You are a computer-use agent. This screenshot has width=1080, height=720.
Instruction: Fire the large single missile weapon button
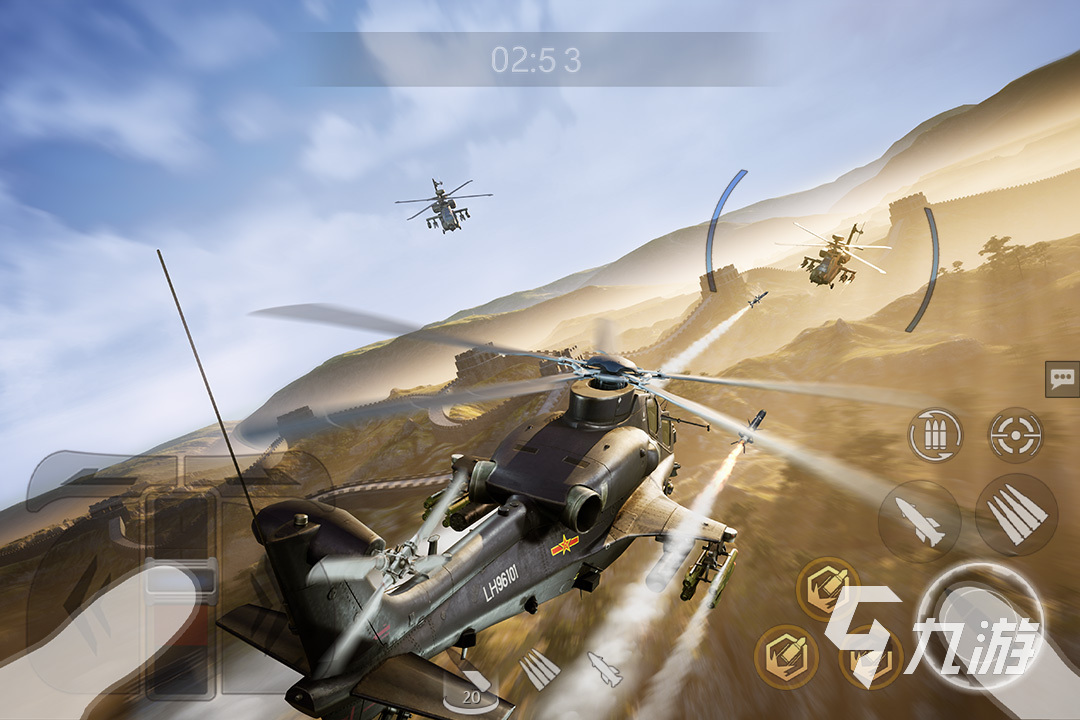(x=919, y=521)
